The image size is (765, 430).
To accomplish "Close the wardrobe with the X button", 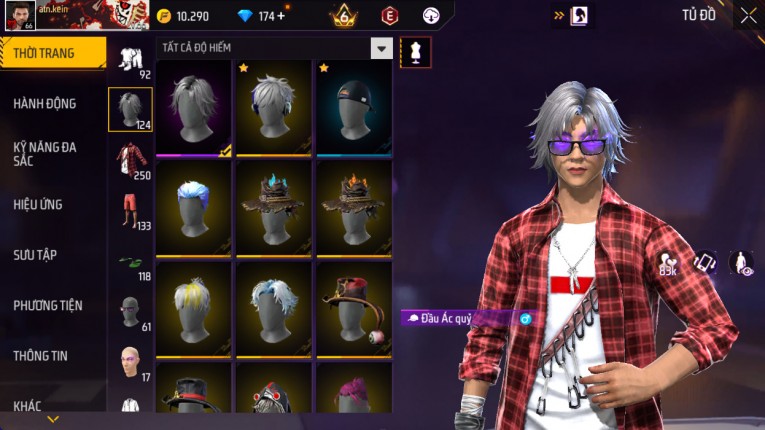I will click(x=748, y=15).
